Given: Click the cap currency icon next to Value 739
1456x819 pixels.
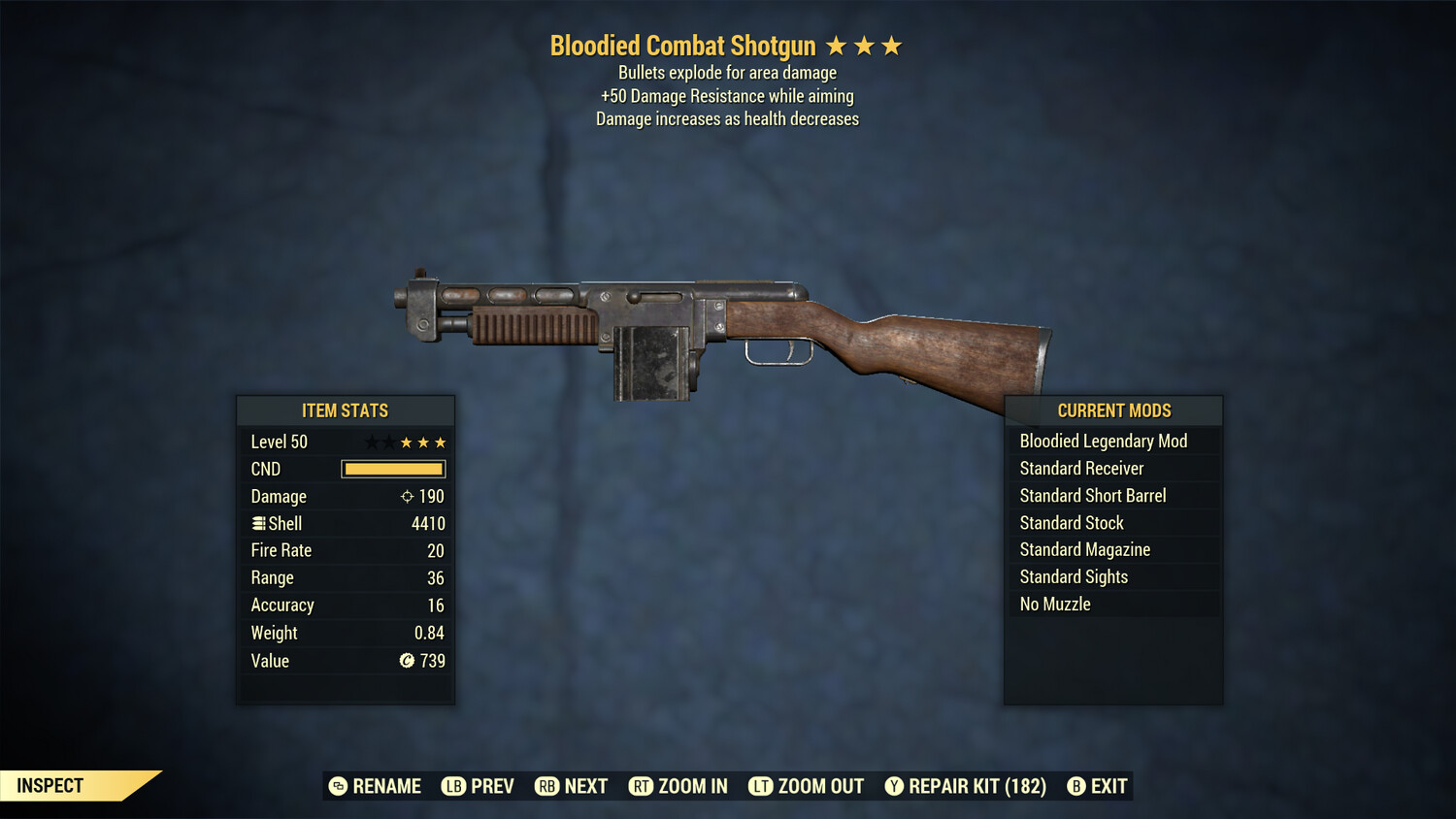Looking at the screenshot, I should (407, 661).
